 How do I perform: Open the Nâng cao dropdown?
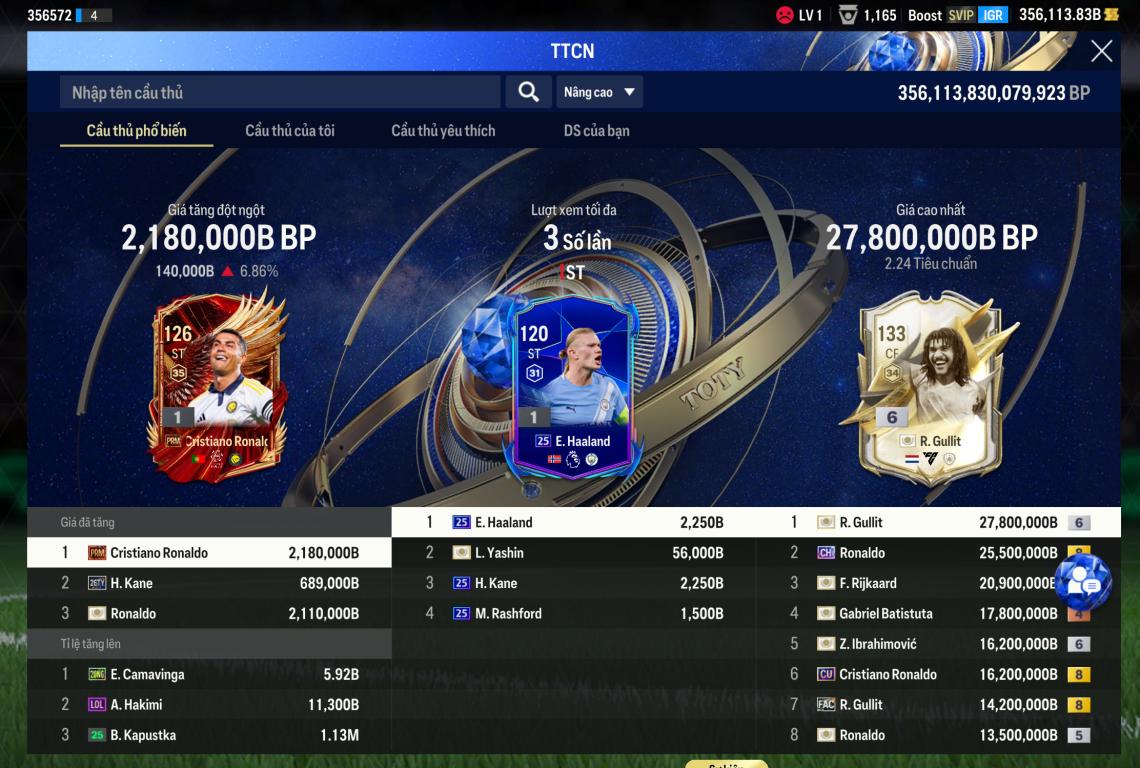click(x=599, y=92)
